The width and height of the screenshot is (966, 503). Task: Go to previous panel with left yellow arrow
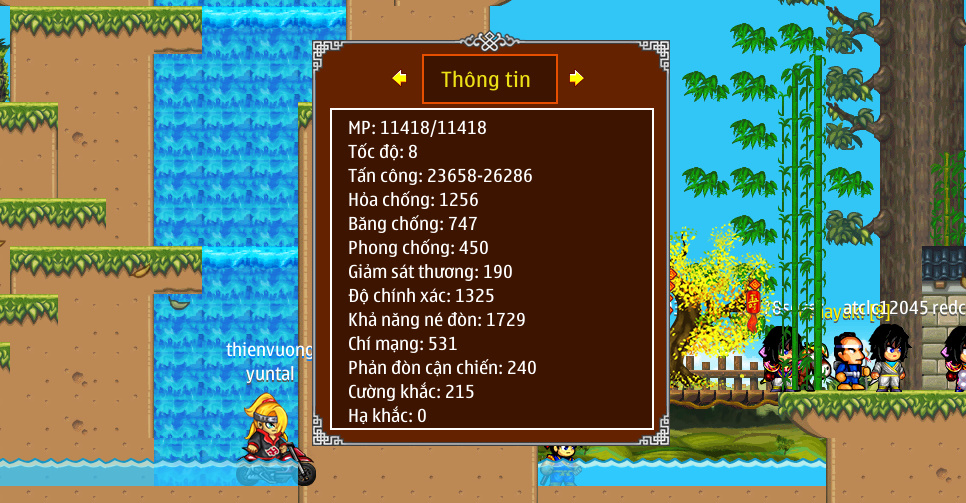pos(399,78)
